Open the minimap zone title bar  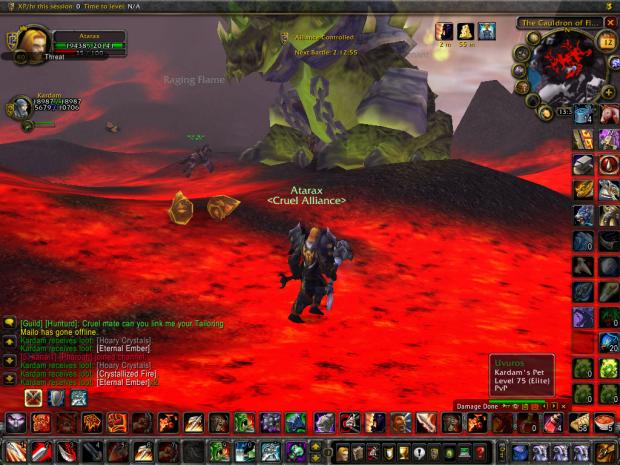tap(558, 22)
